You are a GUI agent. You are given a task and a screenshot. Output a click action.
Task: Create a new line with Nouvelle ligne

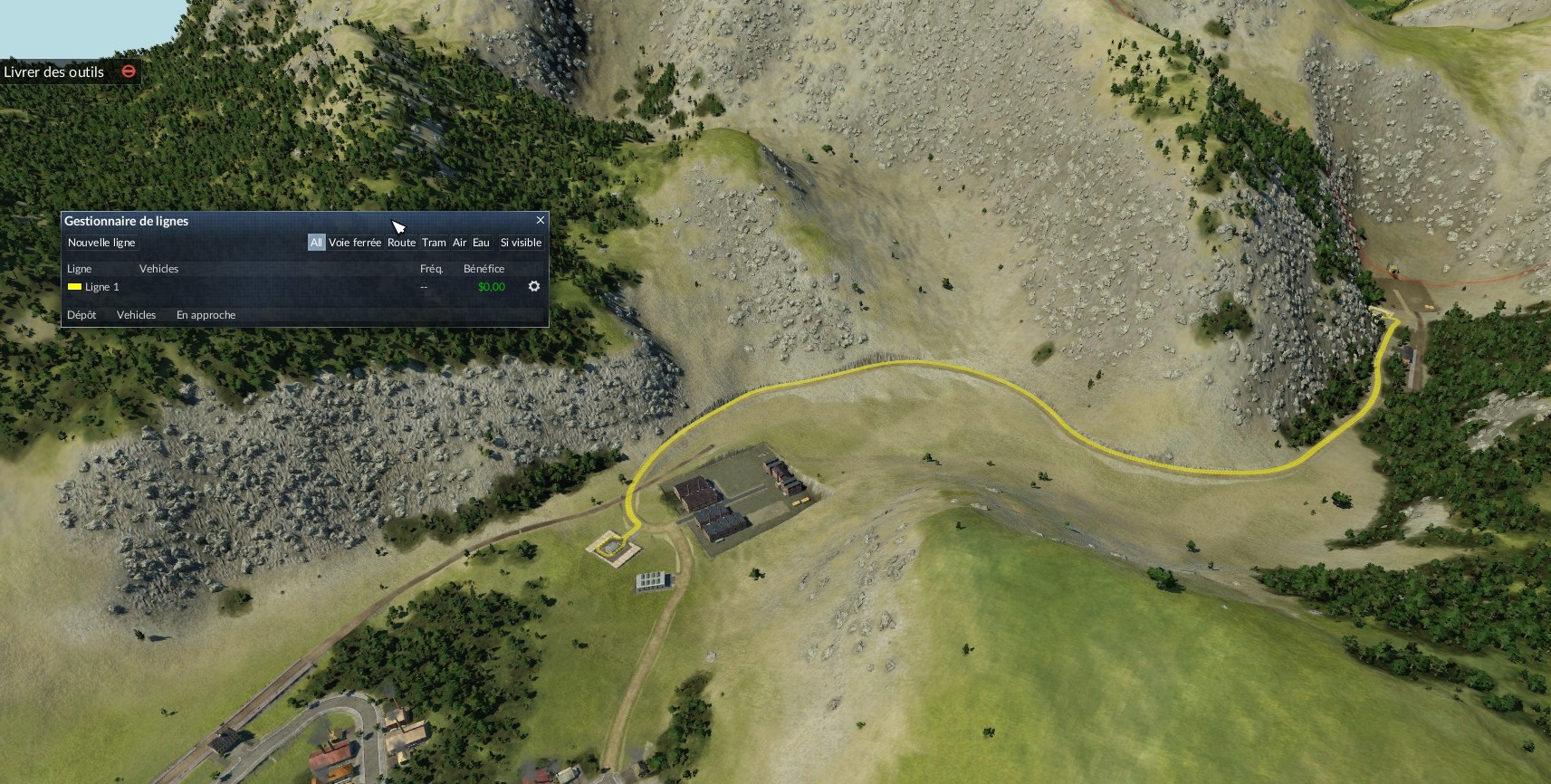(x=101, y=243)
